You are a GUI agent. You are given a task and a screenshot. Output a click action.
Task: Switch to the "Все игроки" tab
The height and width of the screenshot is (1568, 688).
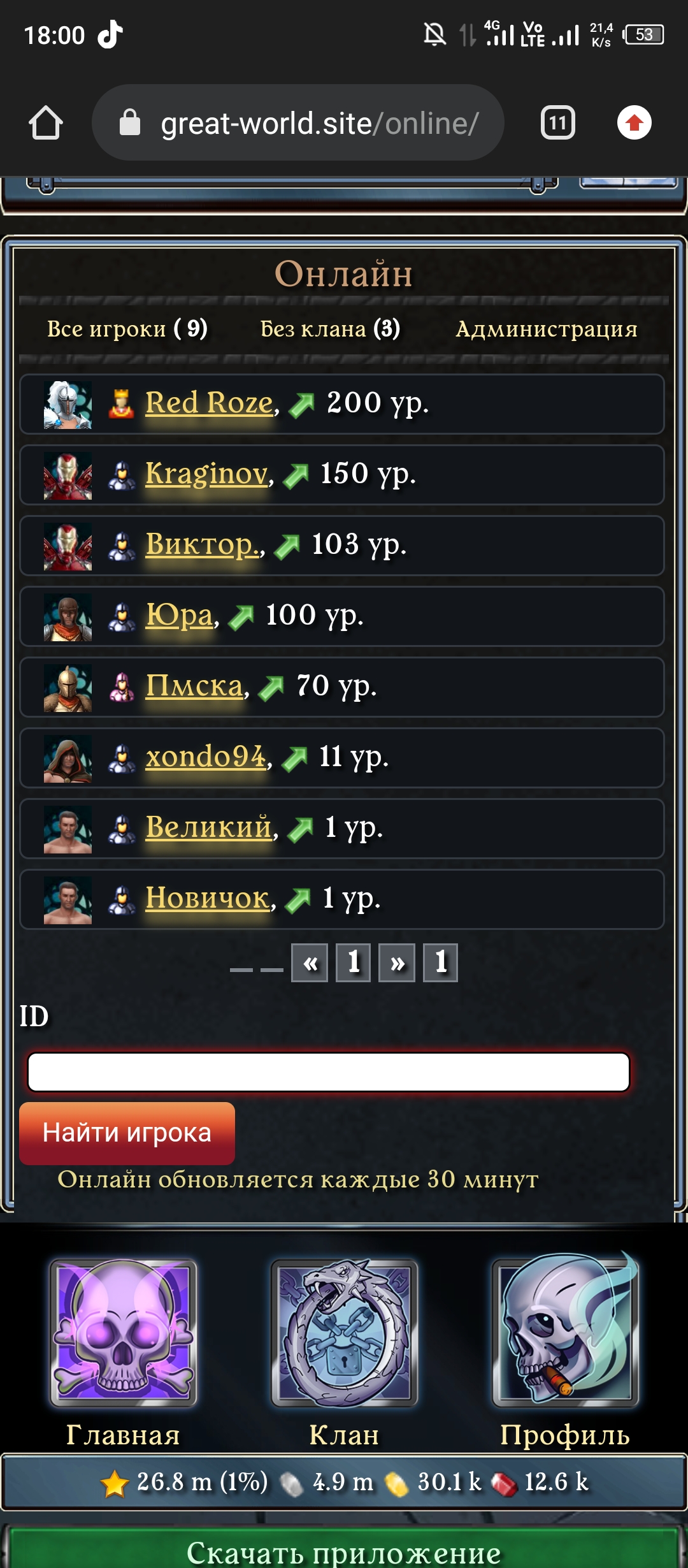127,329
